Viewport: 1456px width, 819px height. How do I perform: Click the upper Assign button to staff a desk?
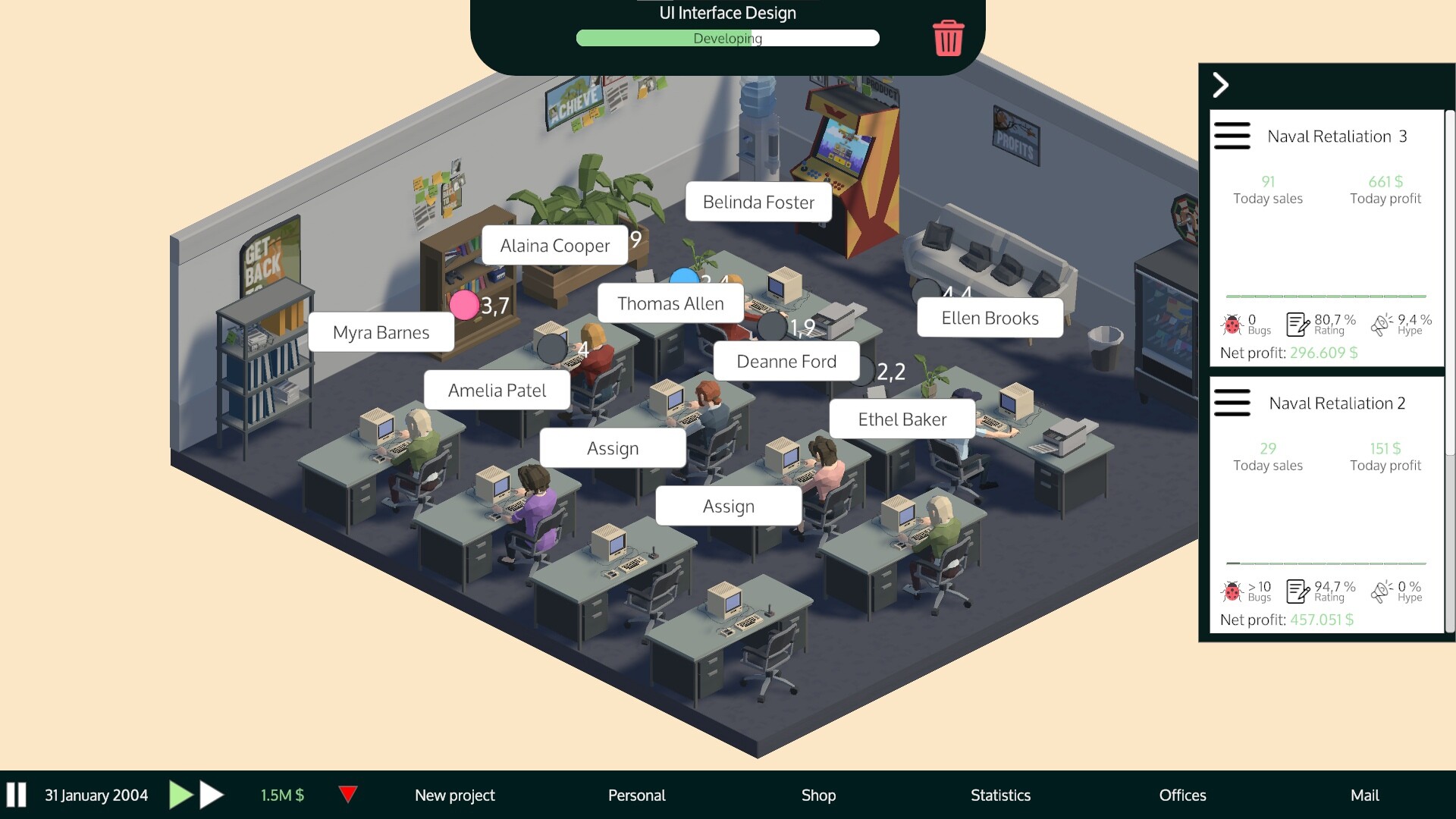(613, 447)
